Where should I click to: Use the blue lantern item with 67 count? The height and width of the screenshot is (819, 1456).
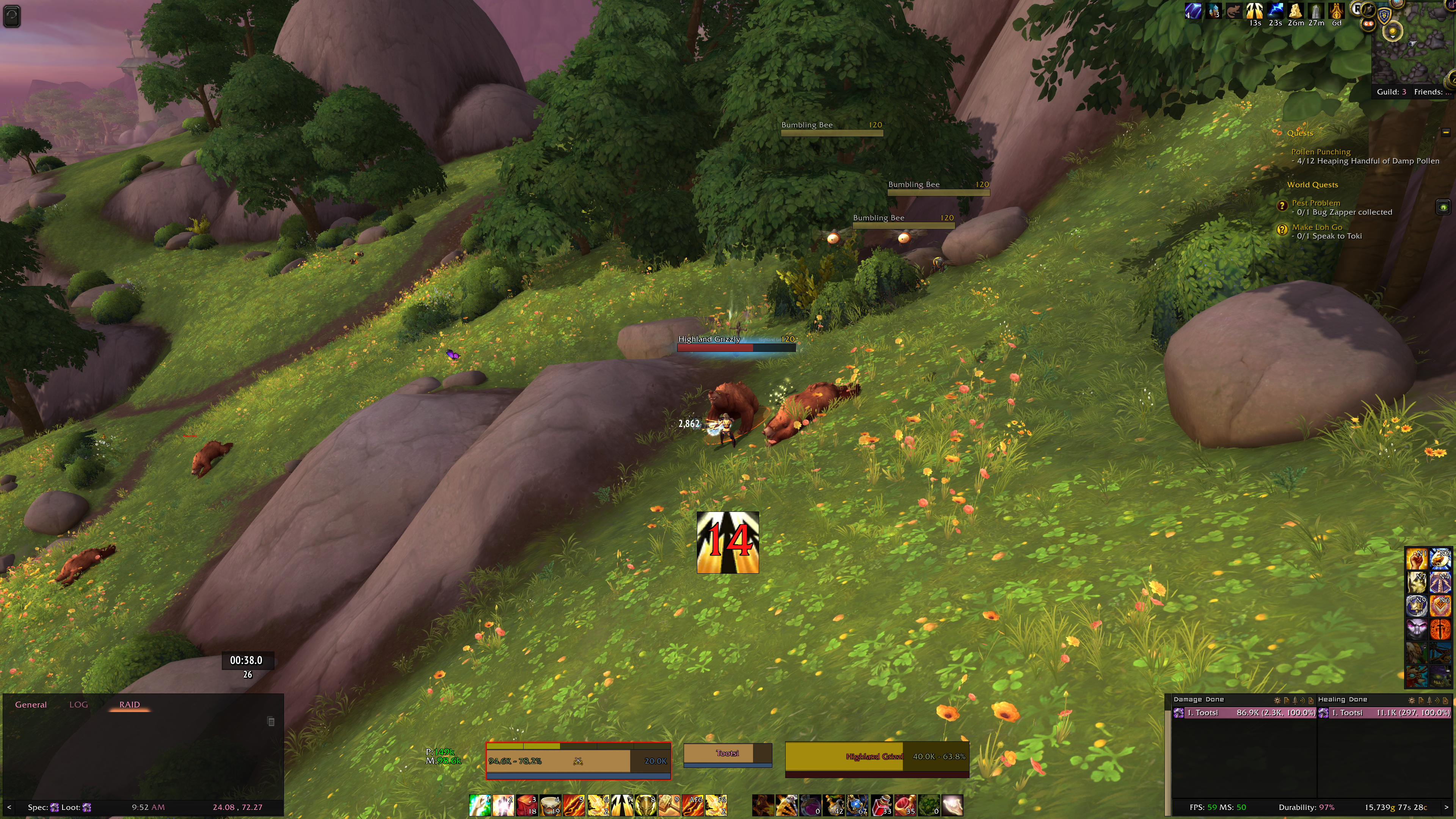pos(857,805)
